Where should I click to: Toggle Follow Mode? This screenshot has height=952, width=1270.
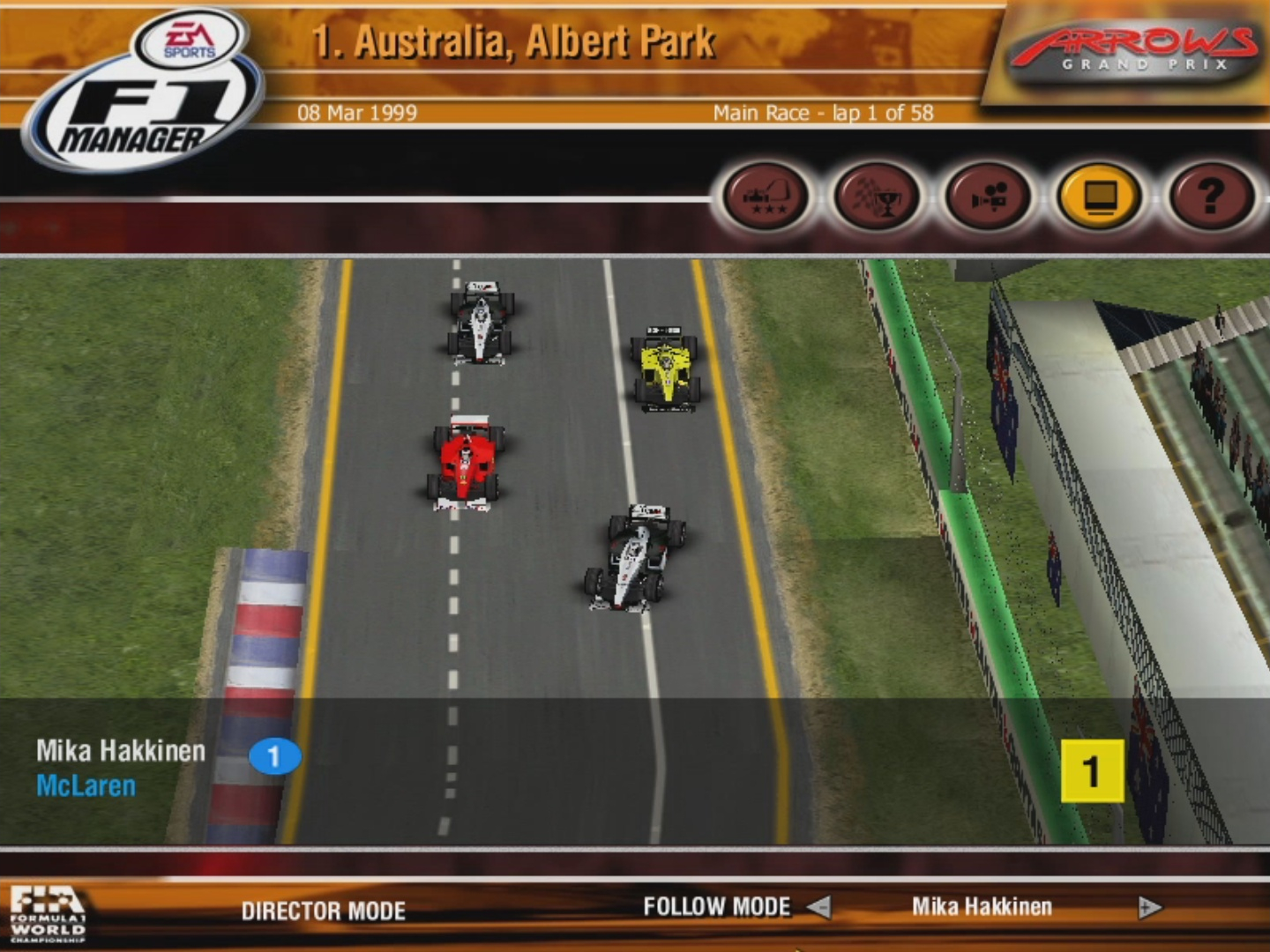click(x=718, y=906)
